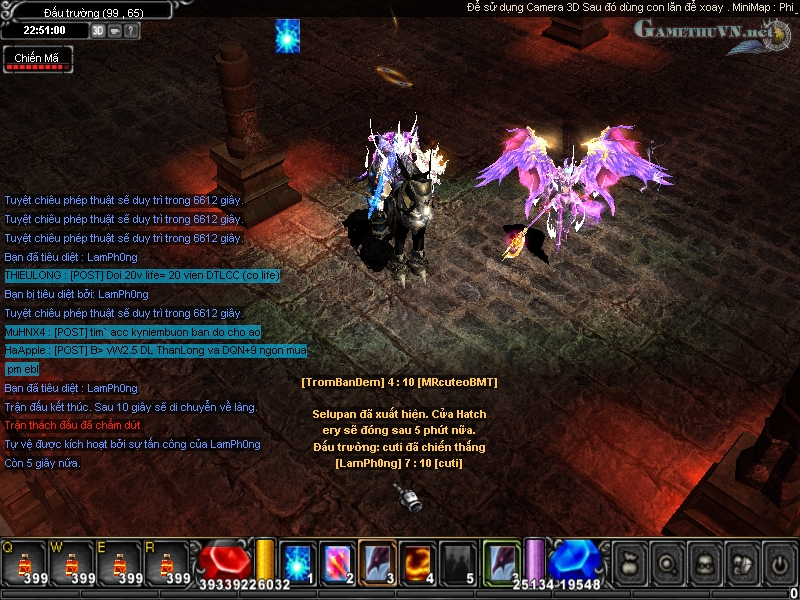Activate the fire swirl skill in slot 4

(x=416, y=561)
